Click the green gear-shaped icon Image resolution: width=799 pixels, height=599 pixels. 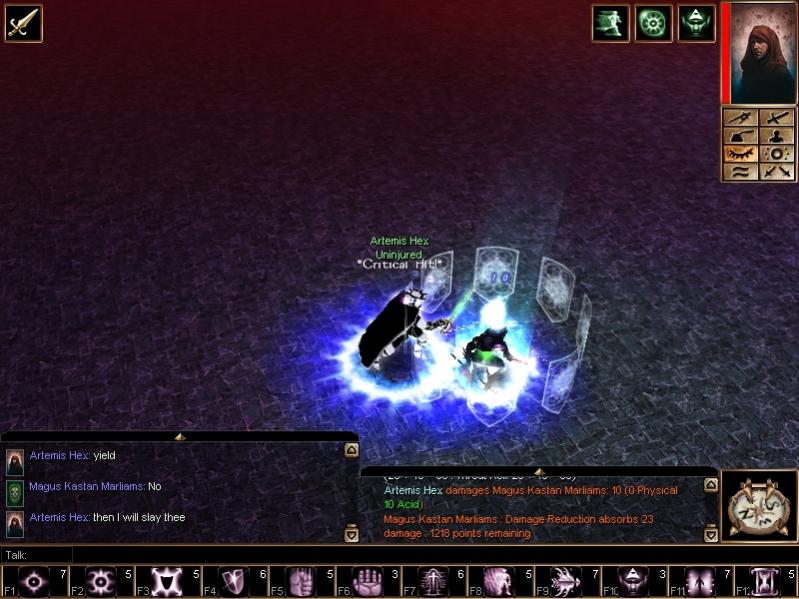(653, 23)
